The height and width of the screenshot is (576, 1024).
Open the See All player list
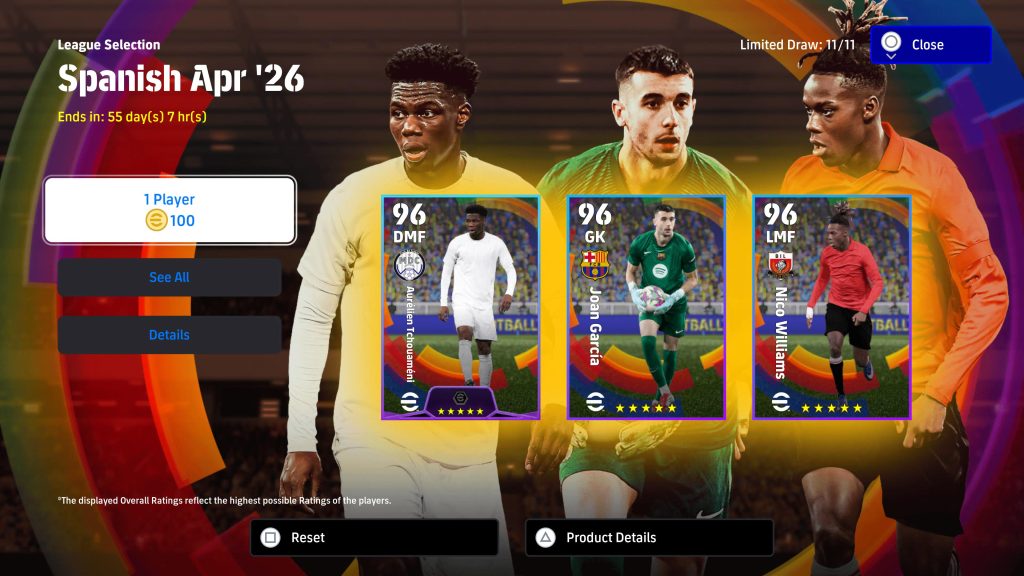click(169, 277)
